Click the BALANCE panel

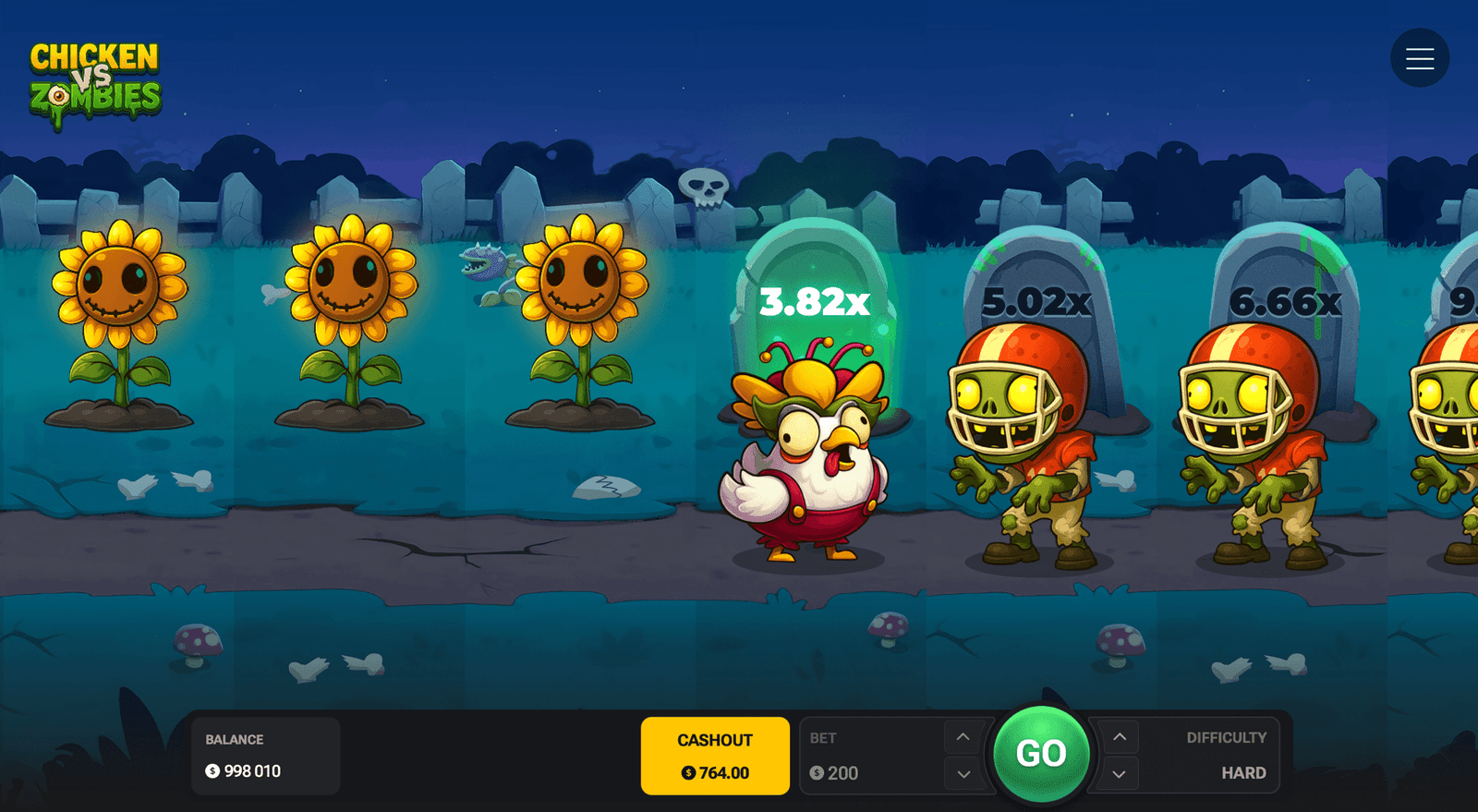tap(265, 755)
